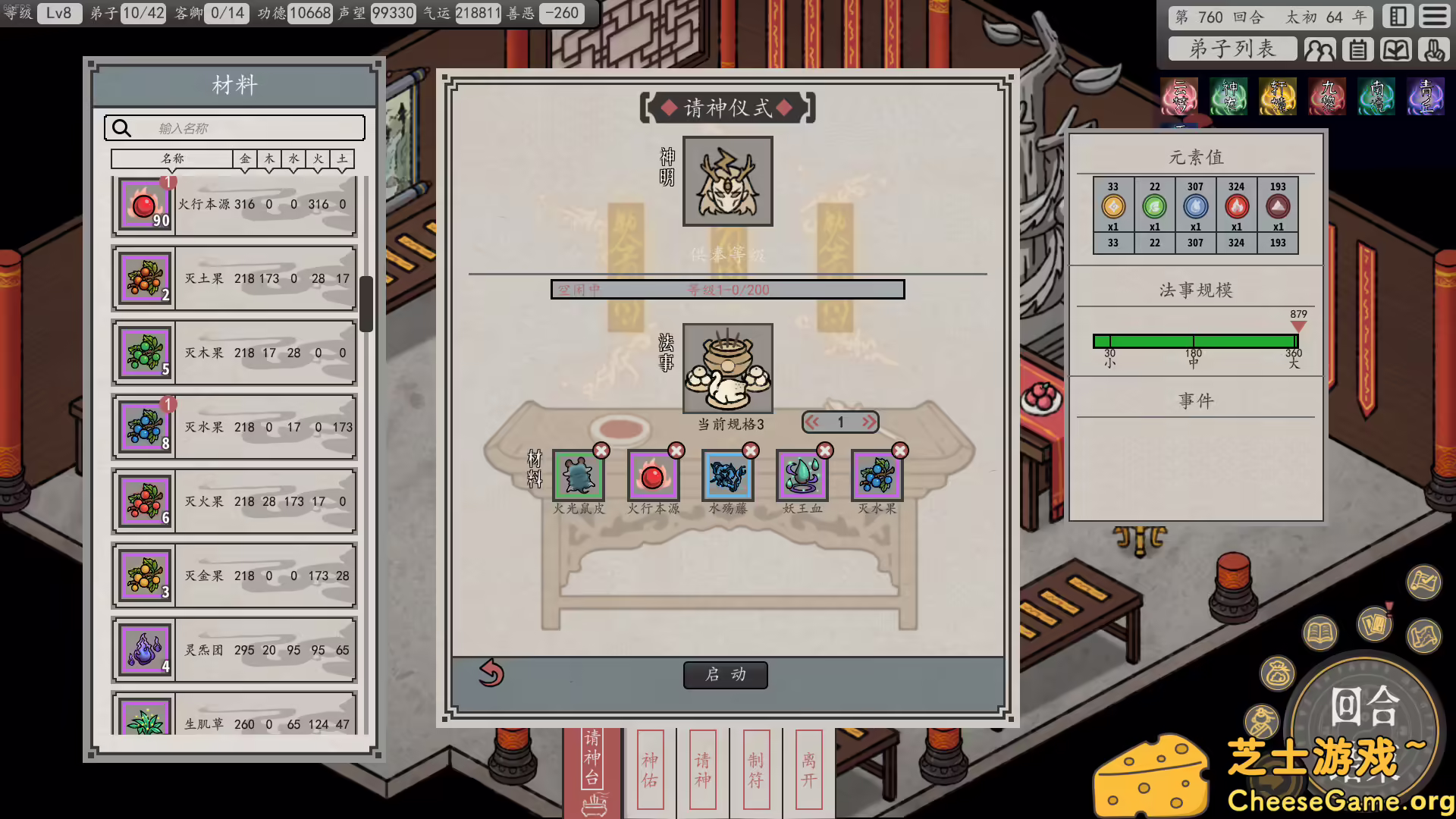Open the money bag icon near 回合 button

click(x=1279, y=673)
